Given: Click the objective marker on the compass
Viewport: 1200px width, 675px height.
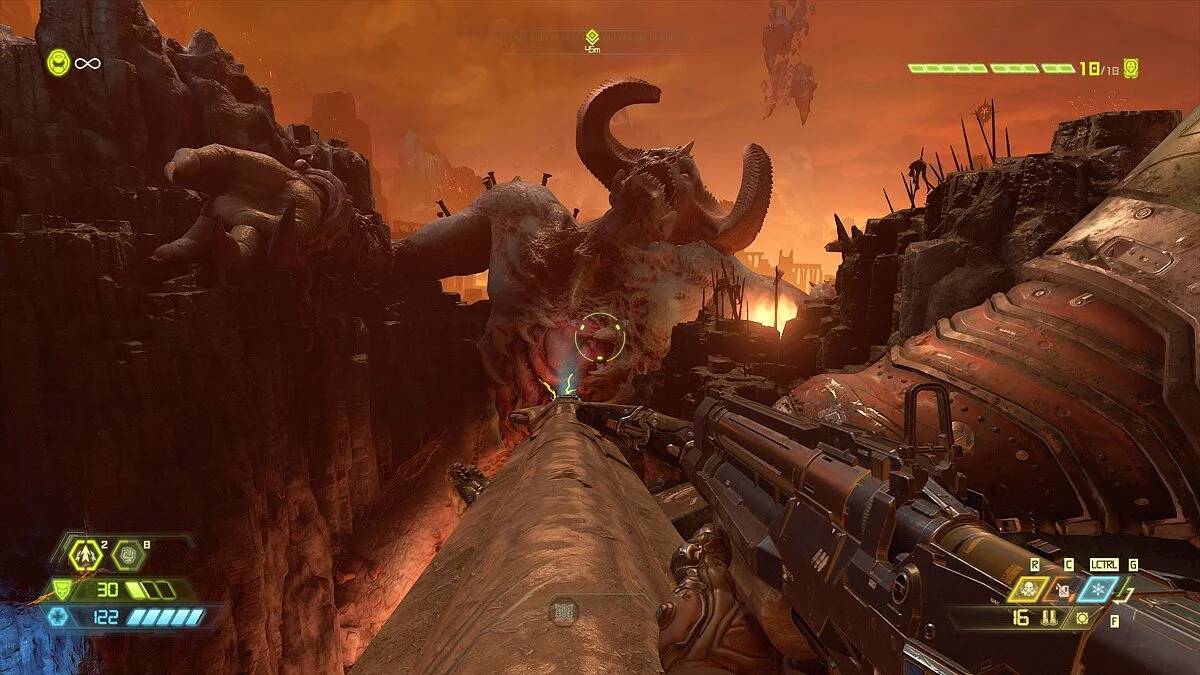Looking at the screenshot, I should pos(592,37).
